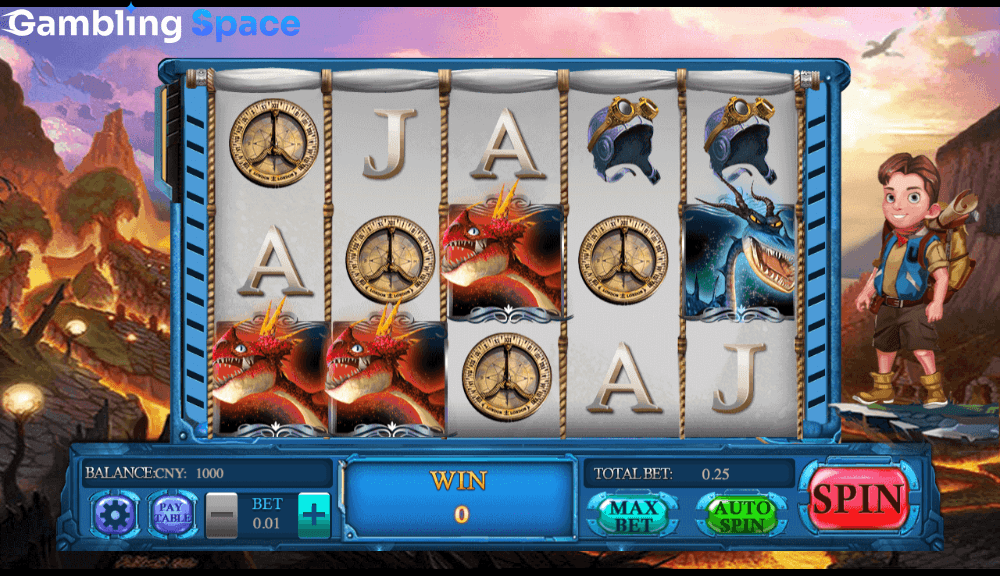Viewport: 1000px width, 576px height.
Task: Set the wager with Max Bet
Action: click(x=633, y=515)
